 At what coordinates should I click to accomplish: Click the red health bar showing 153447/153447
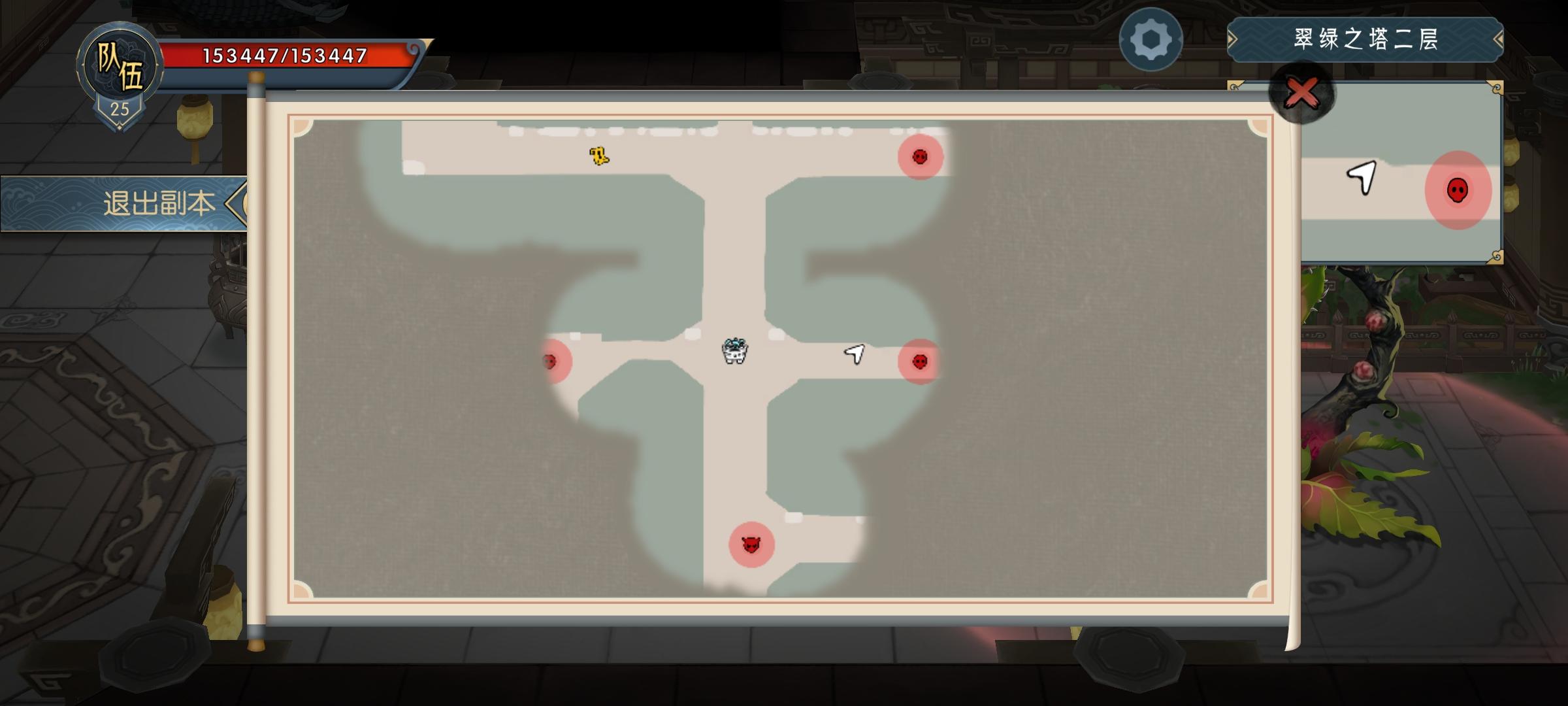pos(284,56)
